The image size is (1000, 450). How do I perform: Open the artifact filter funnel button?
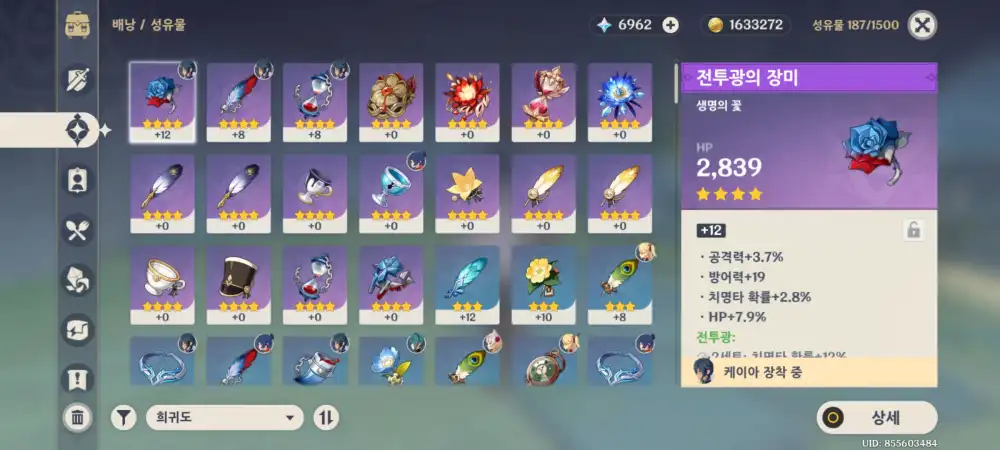[x=123, y=417]
